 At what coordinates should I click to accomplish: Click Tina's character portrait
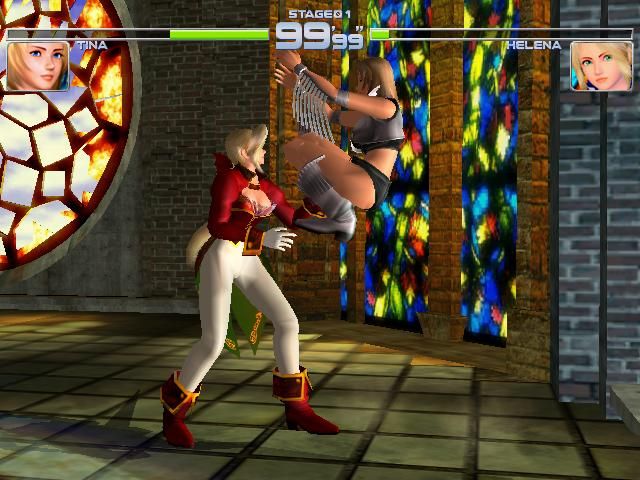(38, 66)
